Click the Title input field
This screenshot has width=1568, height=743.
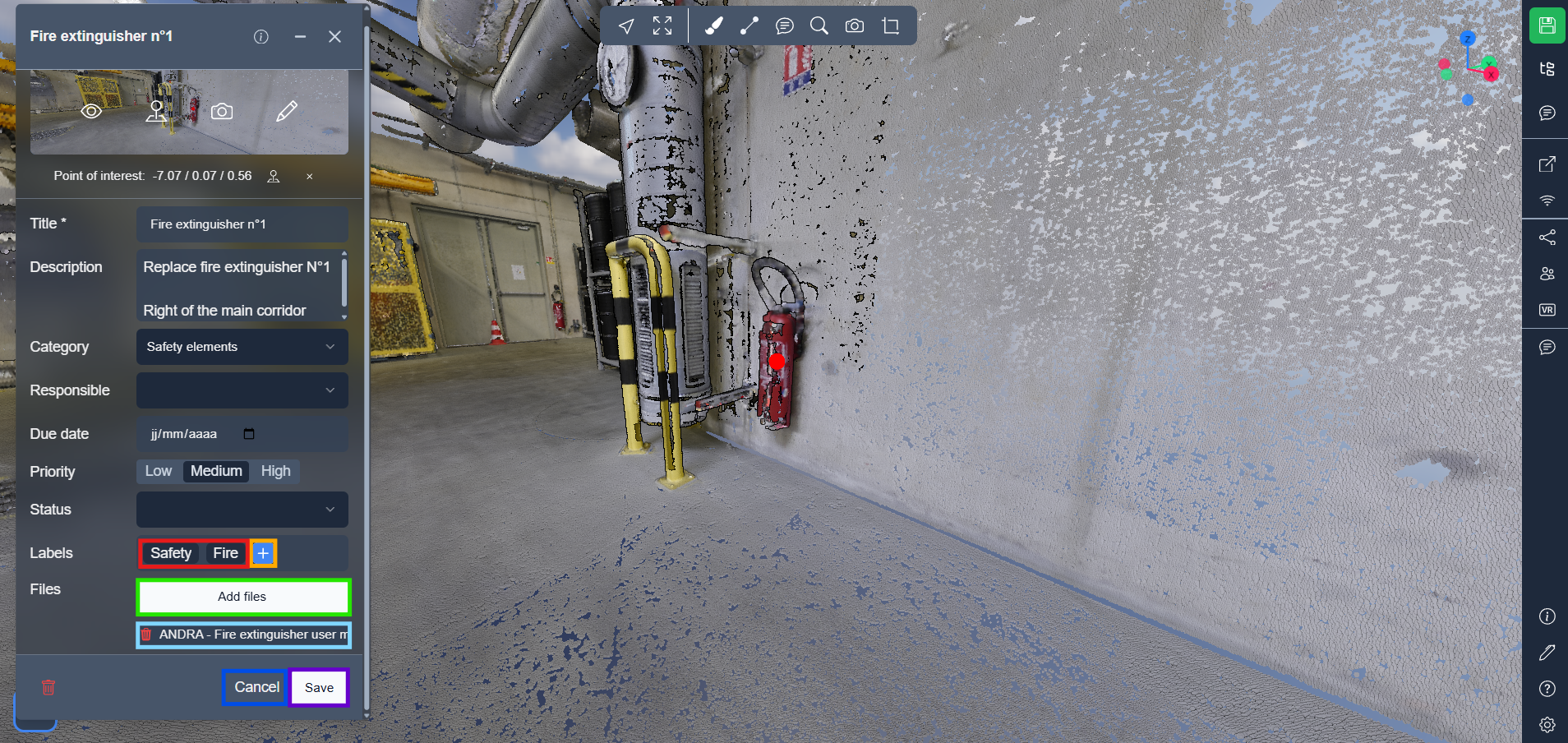point(242,224)
